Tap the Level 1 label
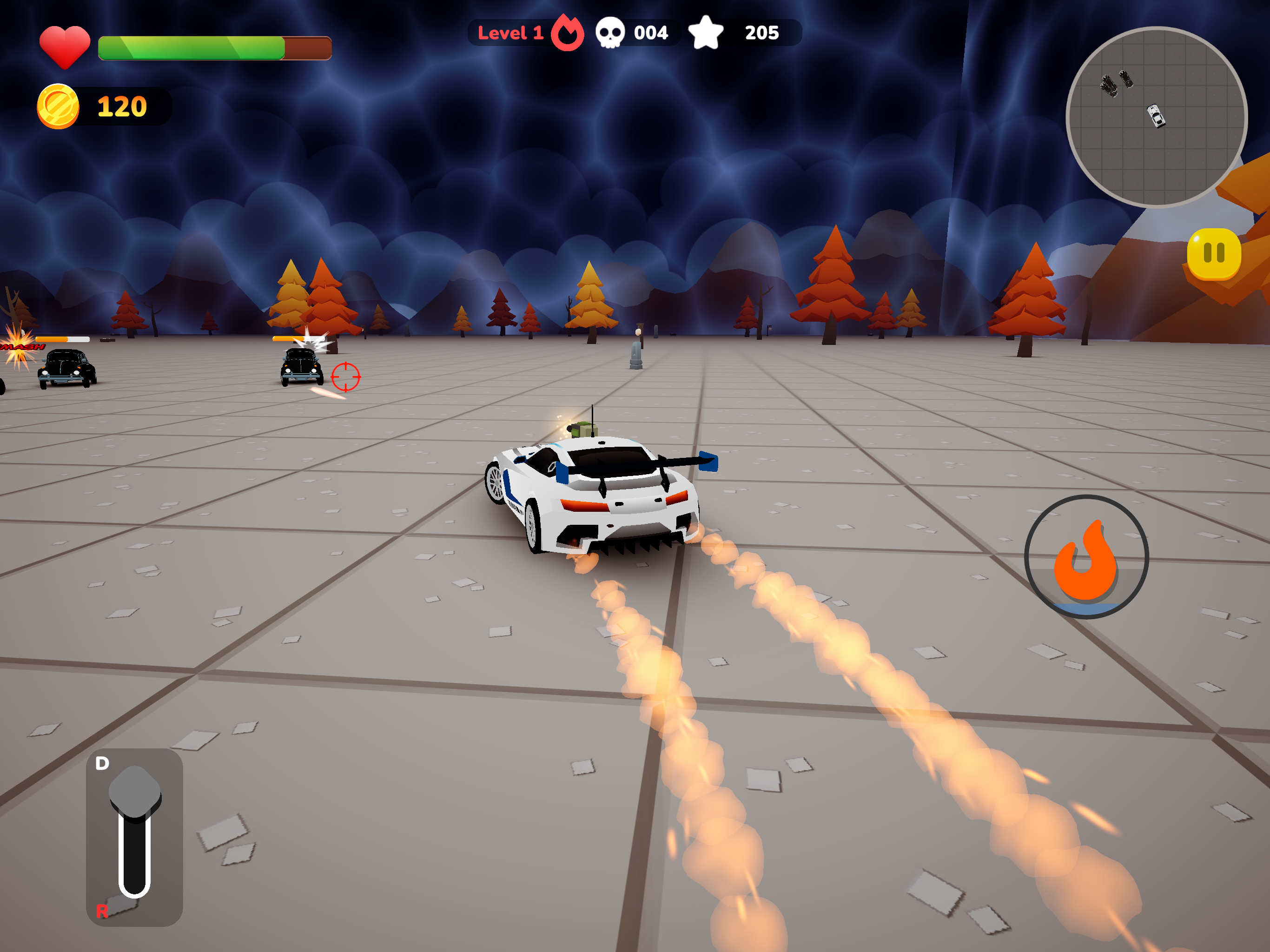The image size is (1270, 952). (510, 32)
